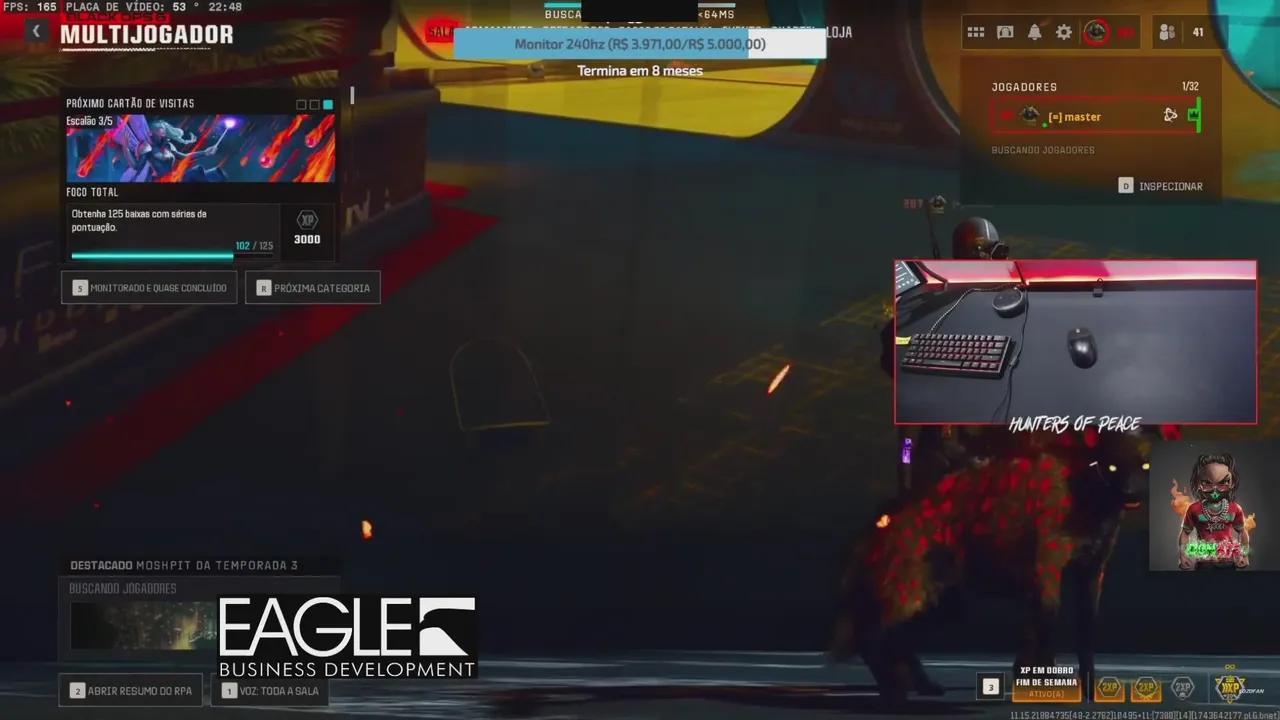Click the platform swap icon beside master
The width and height of the screenshot is (1280, 720).
[1170, 115]
